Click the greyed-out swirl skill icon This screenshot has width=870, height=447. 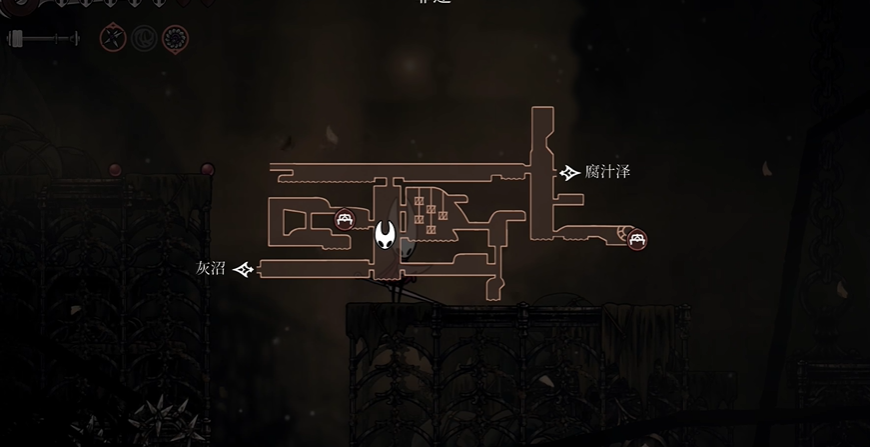tap(144, 39)
